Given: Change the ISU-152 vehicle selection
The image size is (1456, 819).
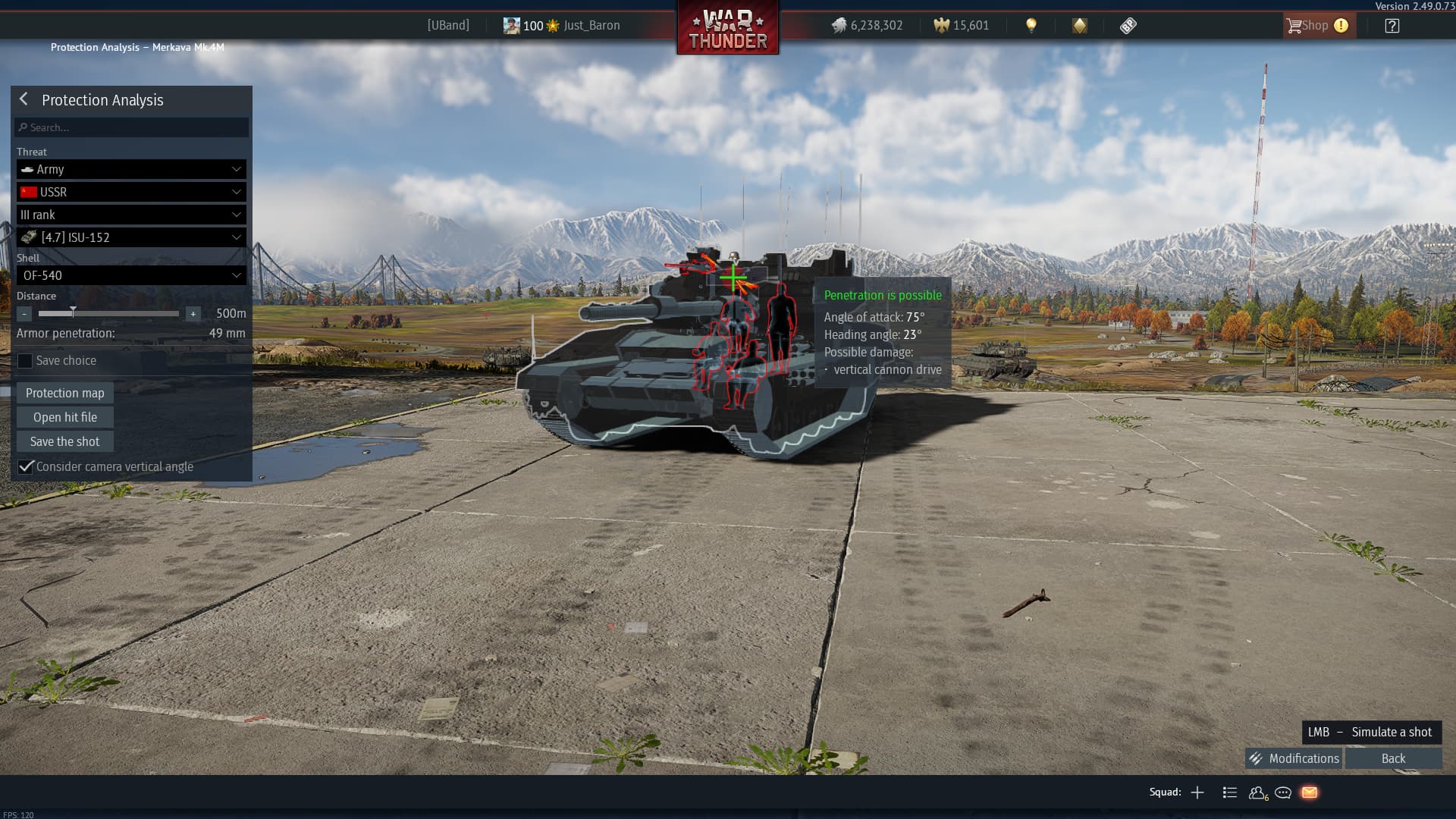Looking at the screenshot, I should click(x=132, y=237).
